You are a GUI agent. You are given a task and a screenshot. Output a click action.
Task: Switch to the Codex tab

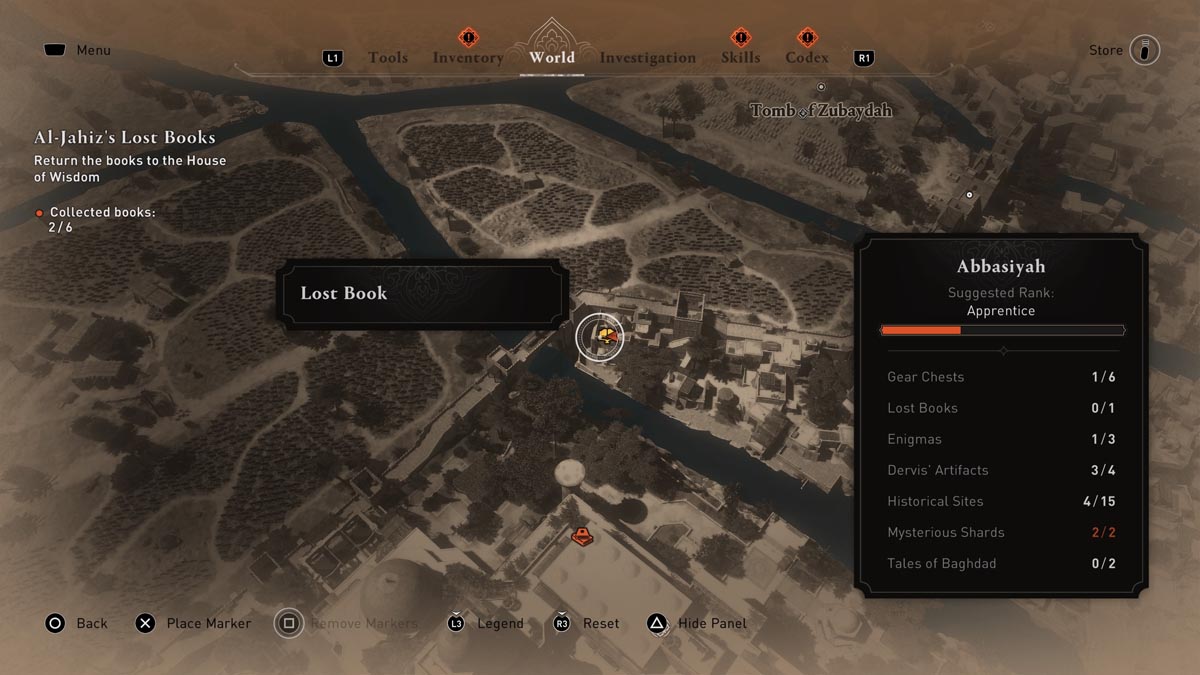point(806,58)
